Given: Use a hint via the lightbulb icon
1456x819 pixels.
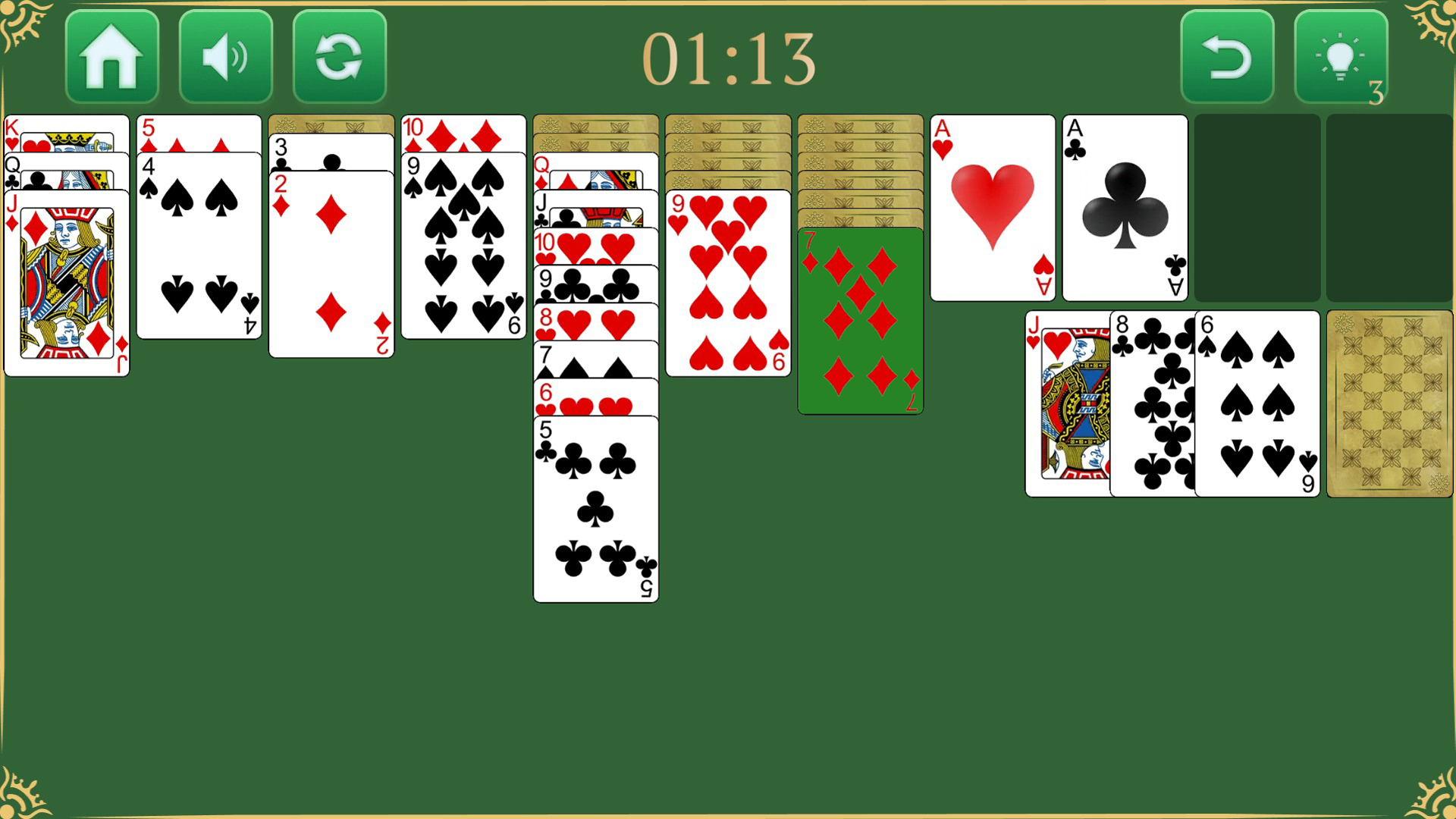Looking at the screenshot, I should tap(1341, 57).
